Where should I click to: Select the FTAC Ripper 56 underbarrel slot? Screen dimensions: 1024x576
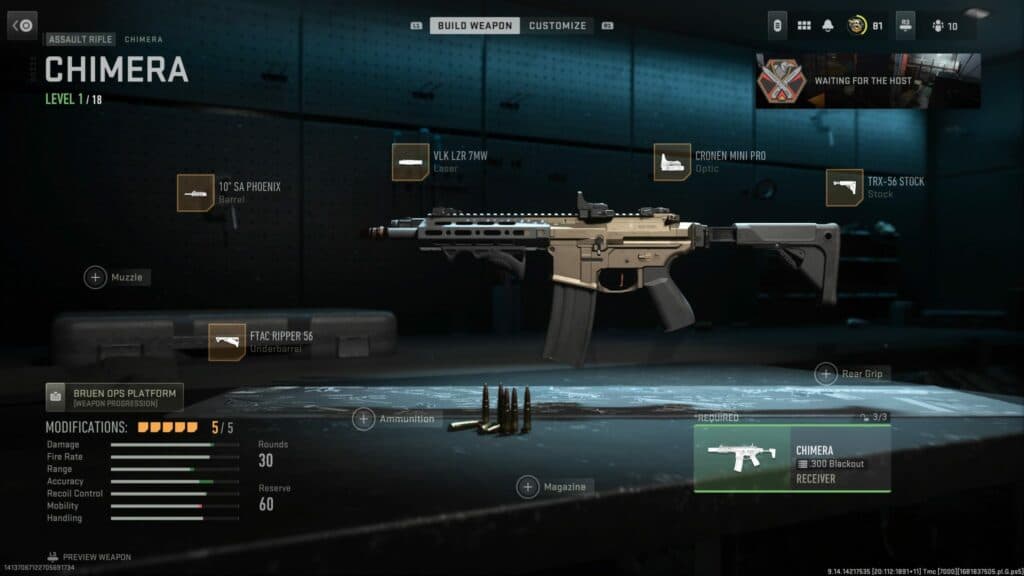pyautogui.click(x=227, y=342)
